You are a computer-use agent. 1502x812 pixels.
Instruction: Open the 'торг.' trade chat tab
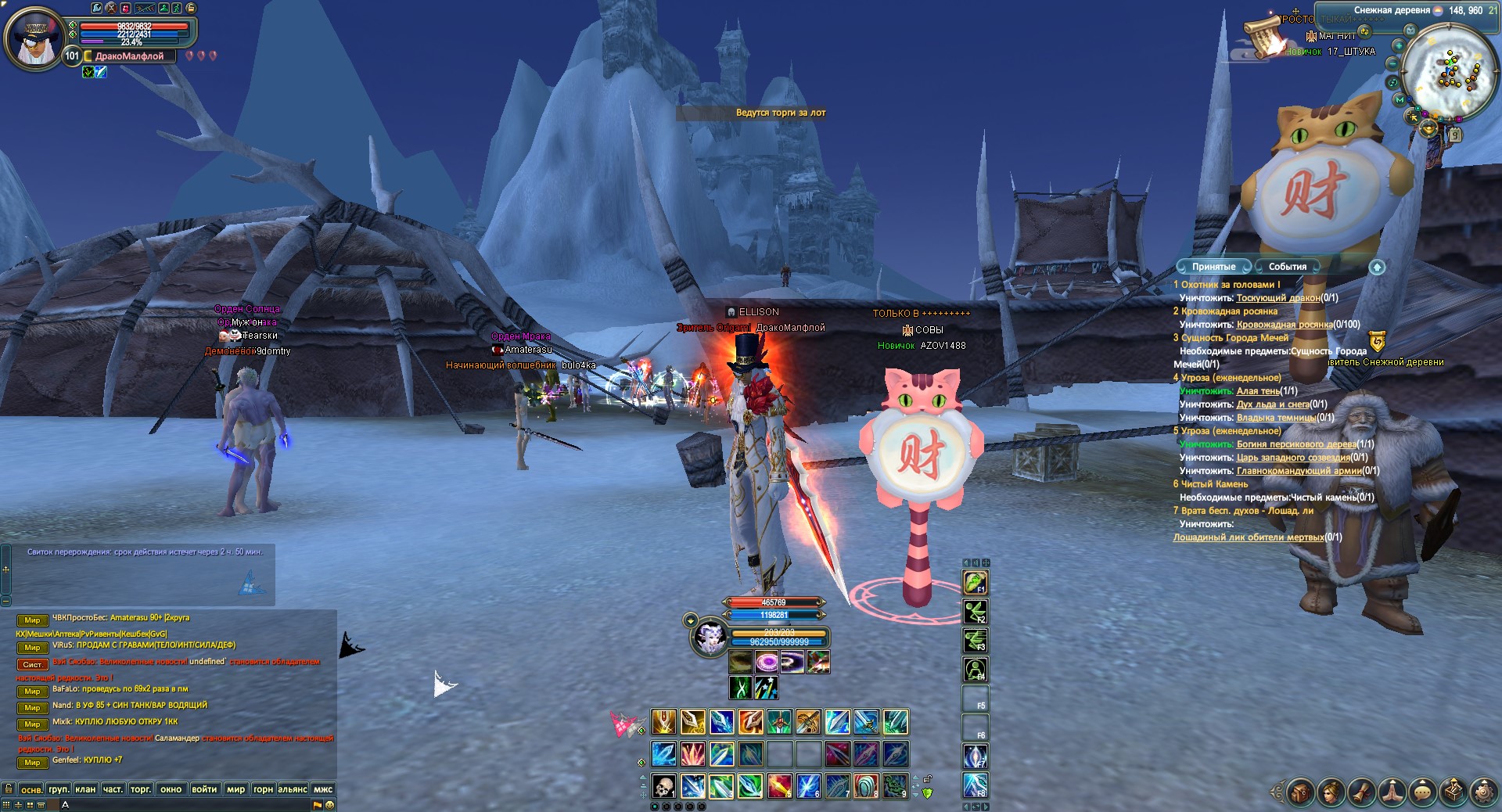[x=141, y=789]
